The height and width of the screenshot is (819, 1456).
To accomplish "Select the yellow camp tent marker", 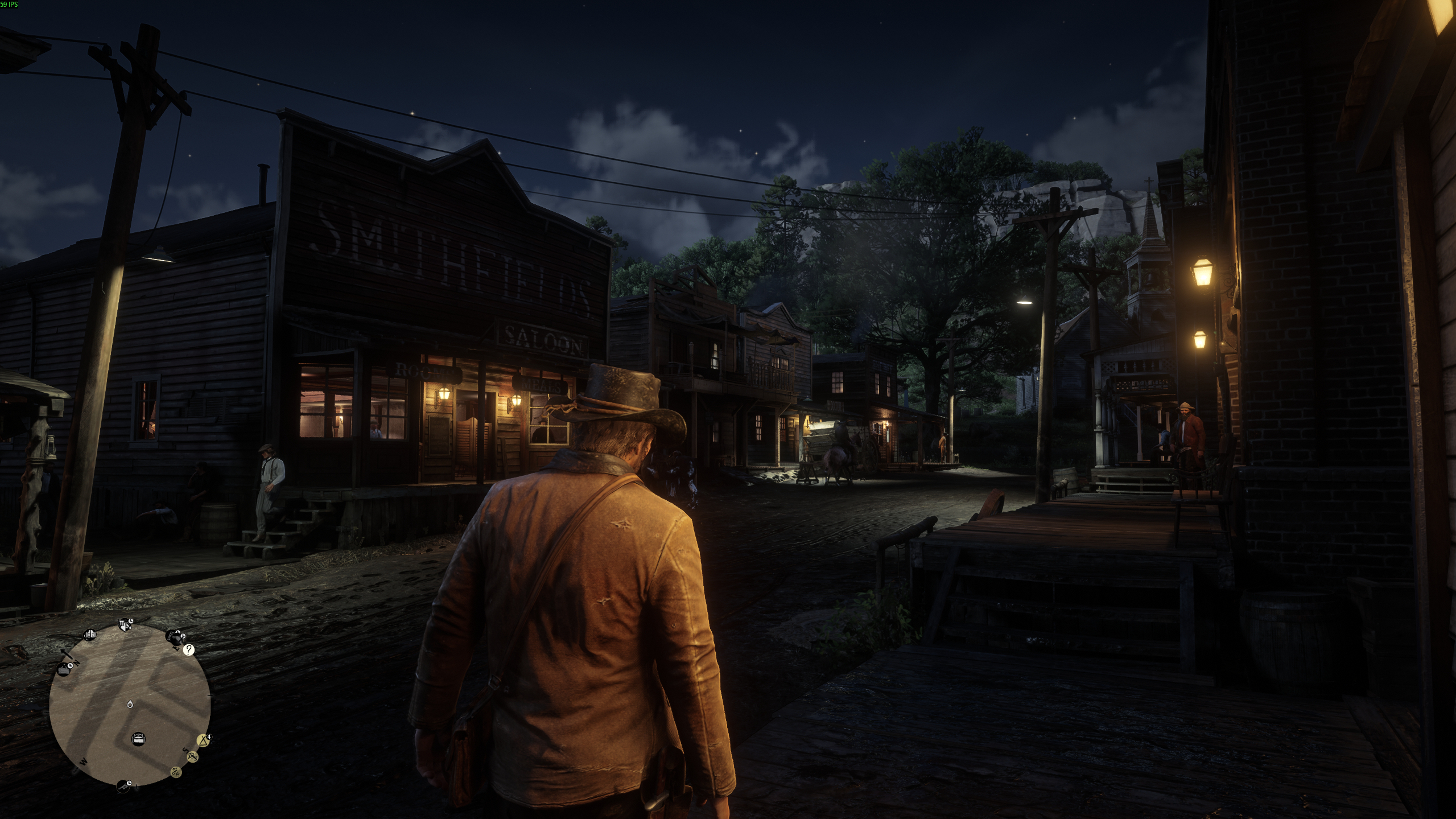I will pos(203,740).
